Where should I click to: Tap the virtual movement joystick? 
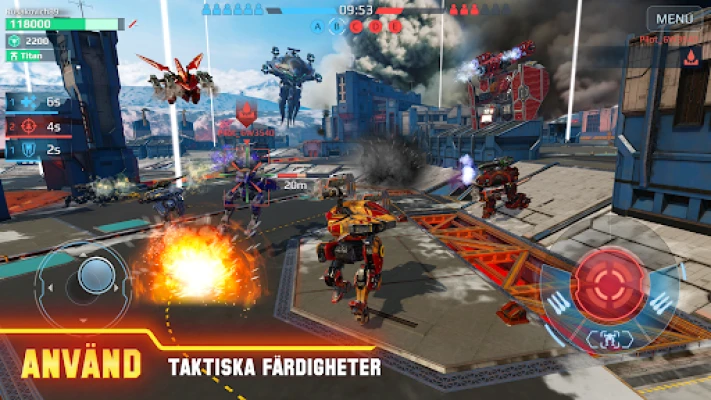coord(95,274)
